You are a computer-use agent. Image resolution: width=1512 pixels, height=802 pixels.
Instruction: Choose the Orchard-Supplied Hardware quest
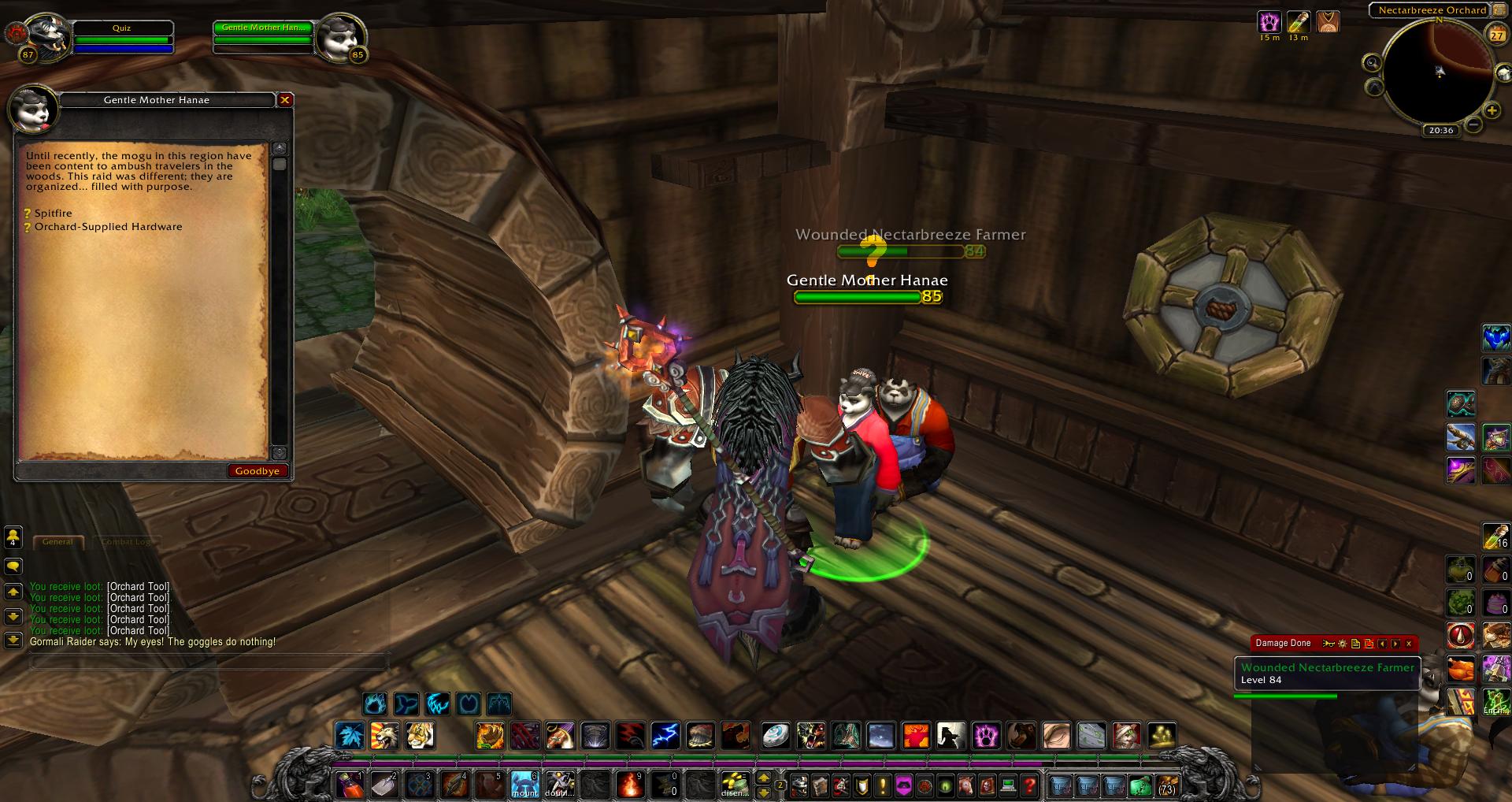click(x=108, y=227)
